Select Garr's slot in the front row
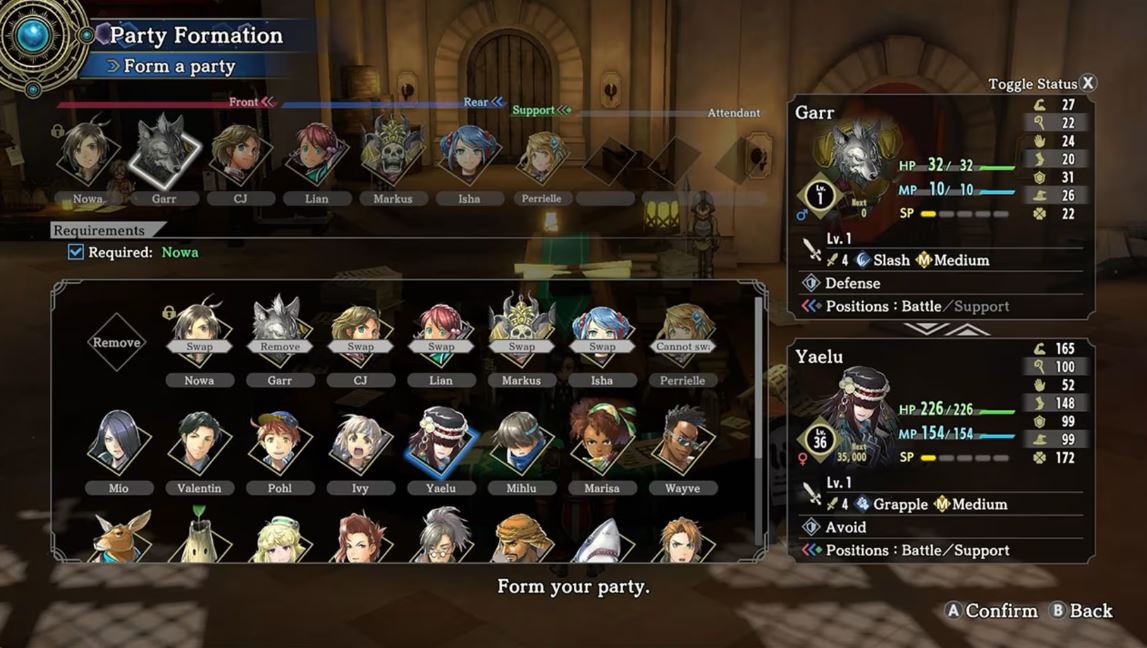This screenshot has width=1147, height=648. pos(164,151)
